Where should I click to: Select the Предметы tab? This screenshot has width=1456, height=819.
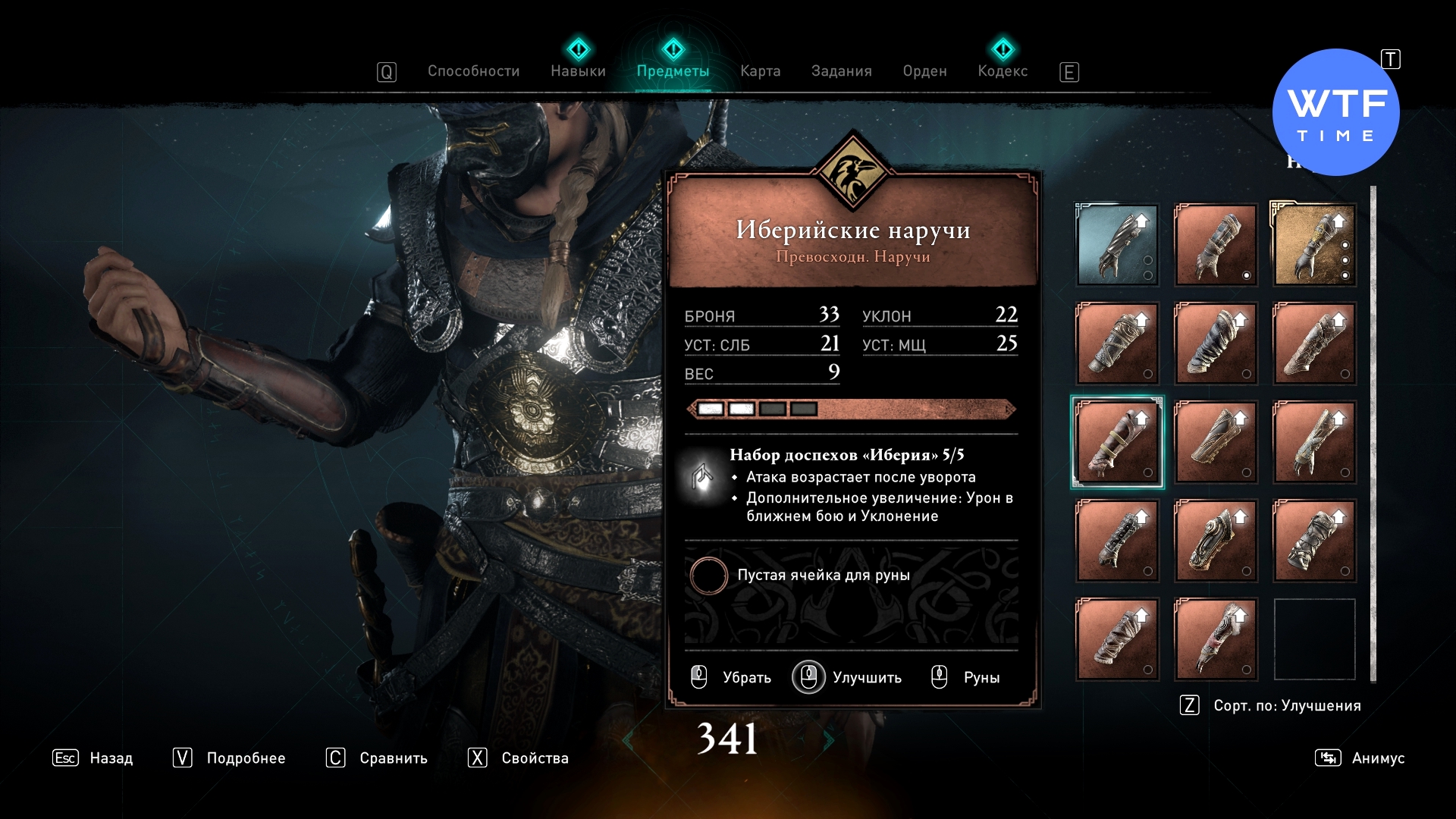click(673, 71)
